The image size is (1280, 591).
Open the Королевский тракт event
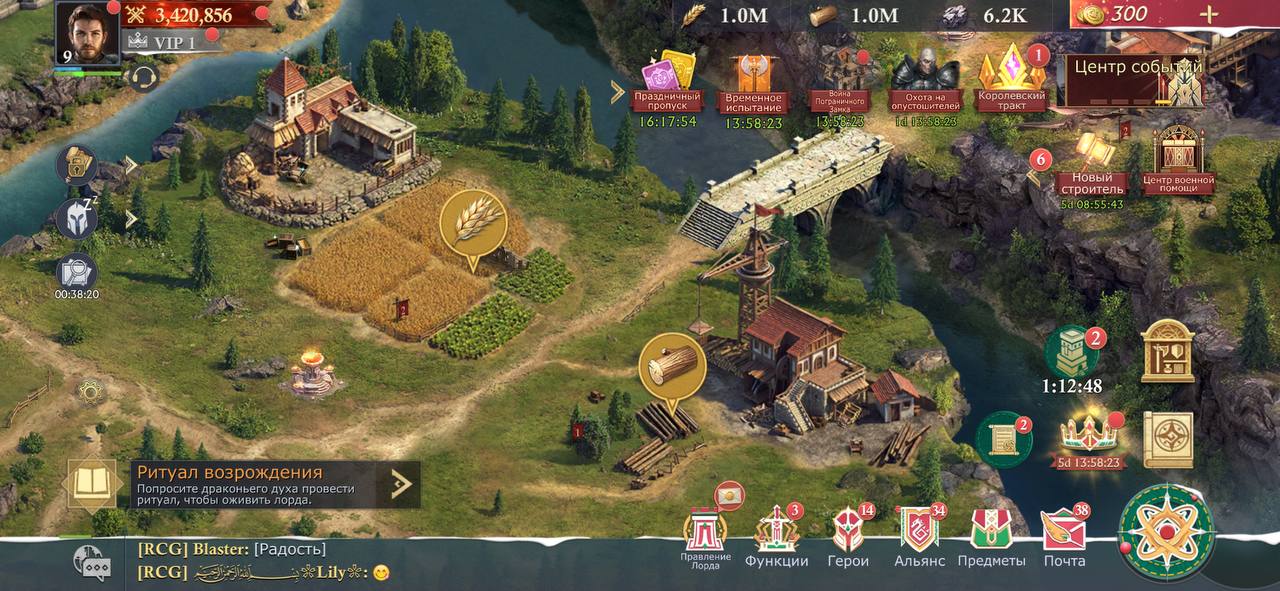click(1011, 78)
